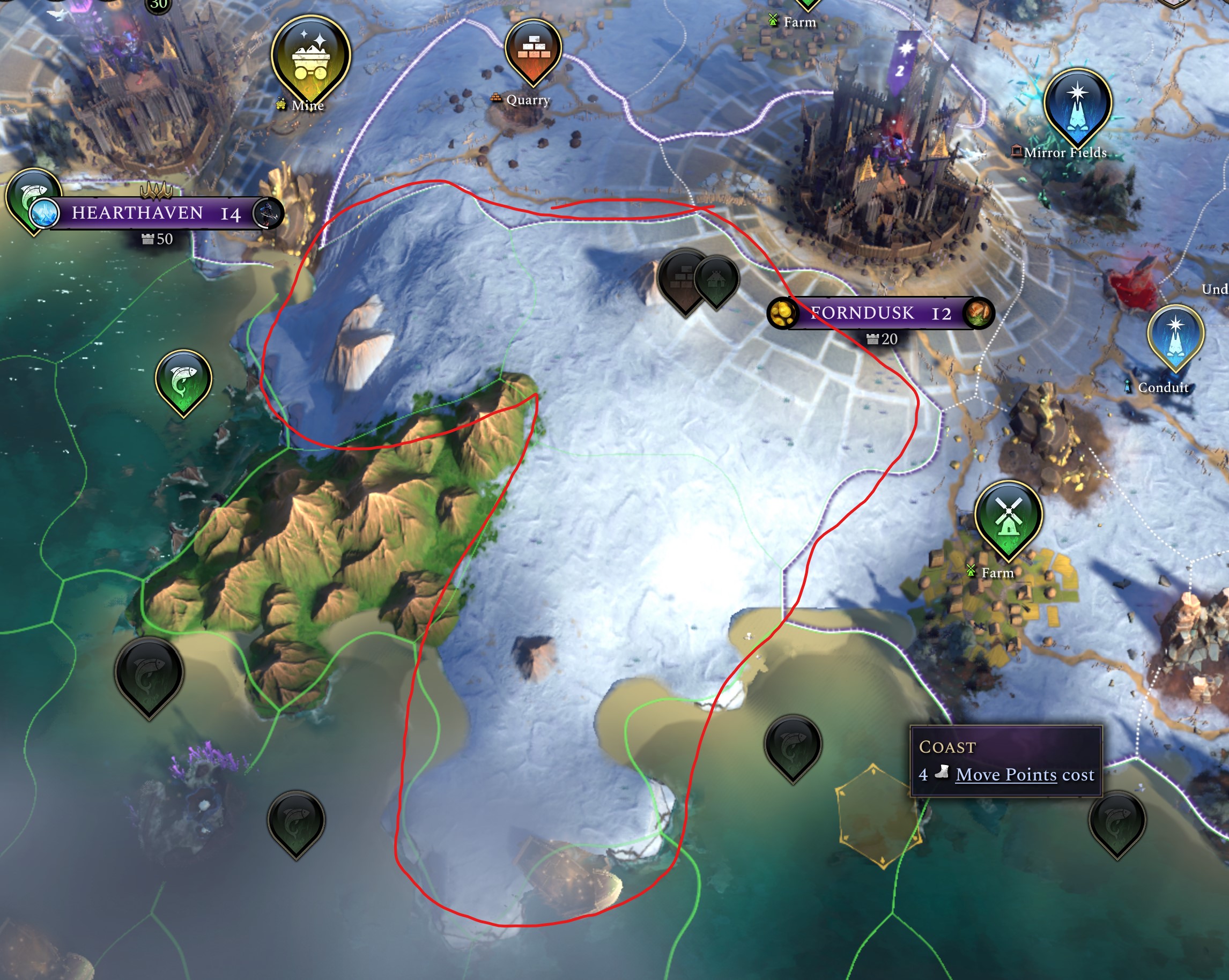Select the fish pin left of Hearthaven banner
The width and height of the screenshot is (1229, 980).
pyautogui.click(x=31, y=189)
